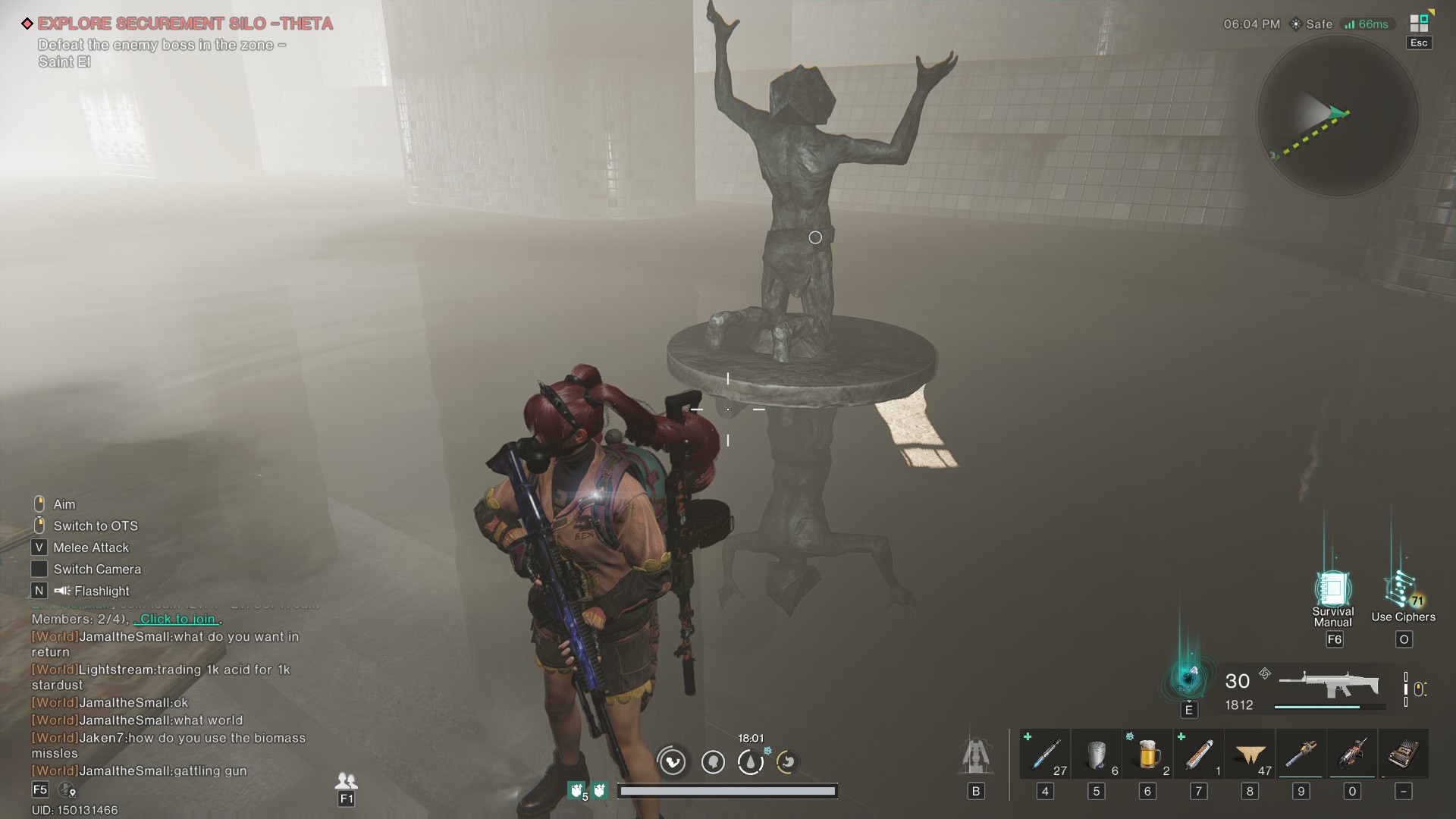The image size is (1456, 819).
Task: Select the syringe in hotbar slot 4
Action: coord(1045,755)
